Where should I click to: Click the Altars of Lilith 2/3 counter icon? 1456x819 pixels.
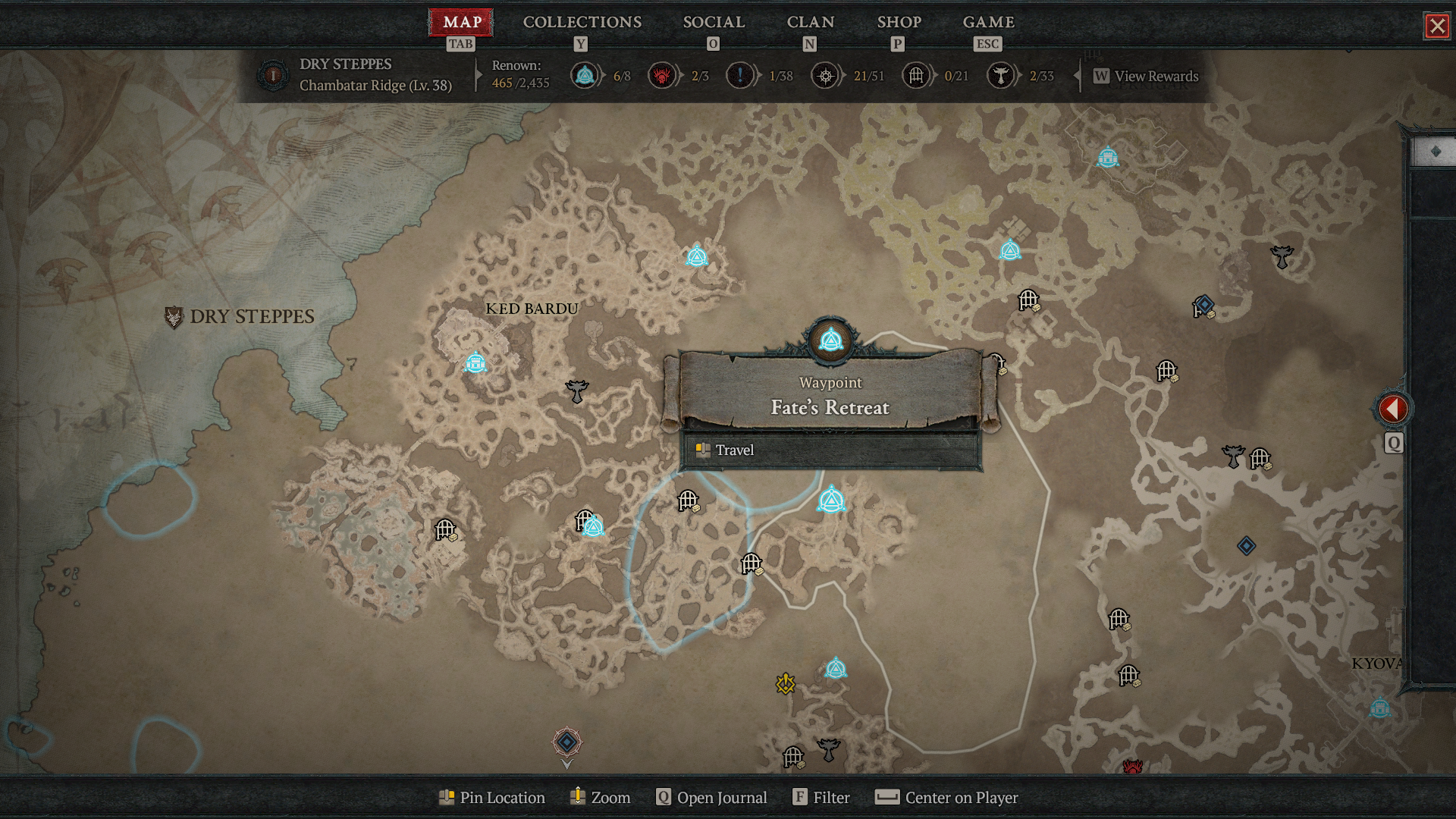click(661, 76)
